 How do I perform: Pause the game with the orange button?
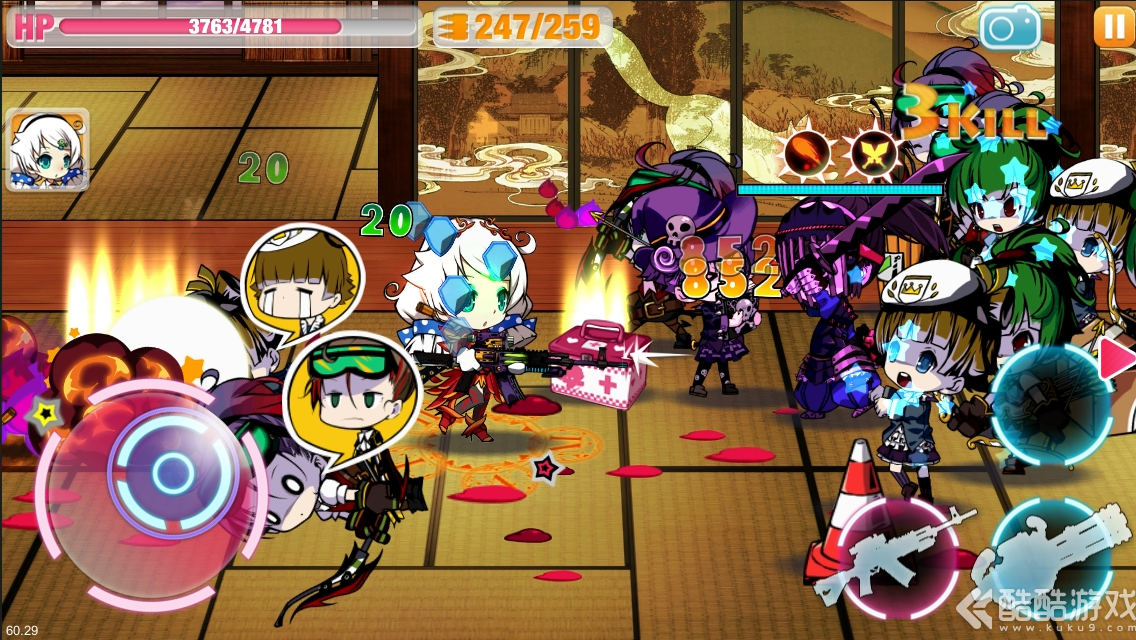(x=1113, y=27)
